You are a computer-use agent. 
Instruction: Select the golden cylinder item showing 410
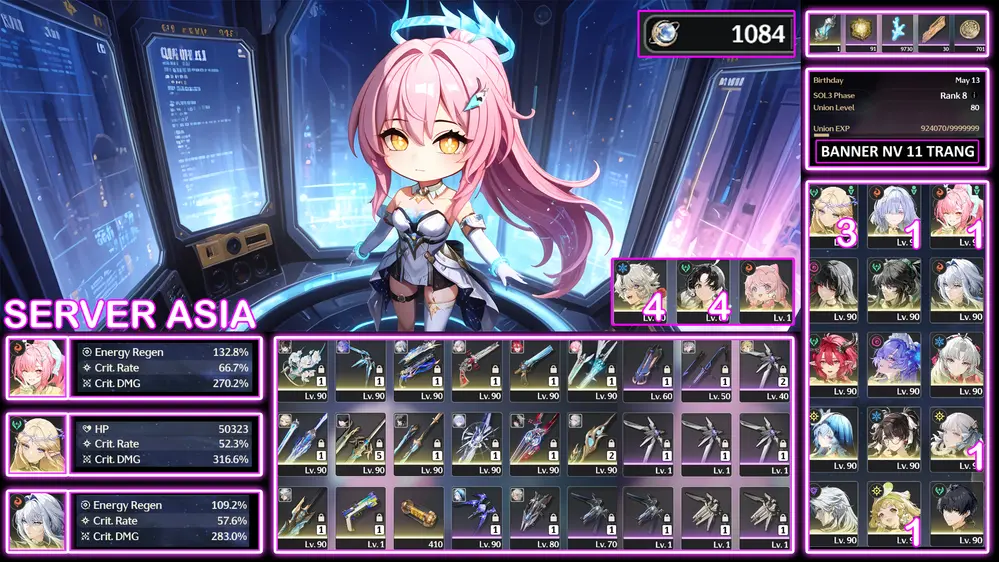coord(418,516)
